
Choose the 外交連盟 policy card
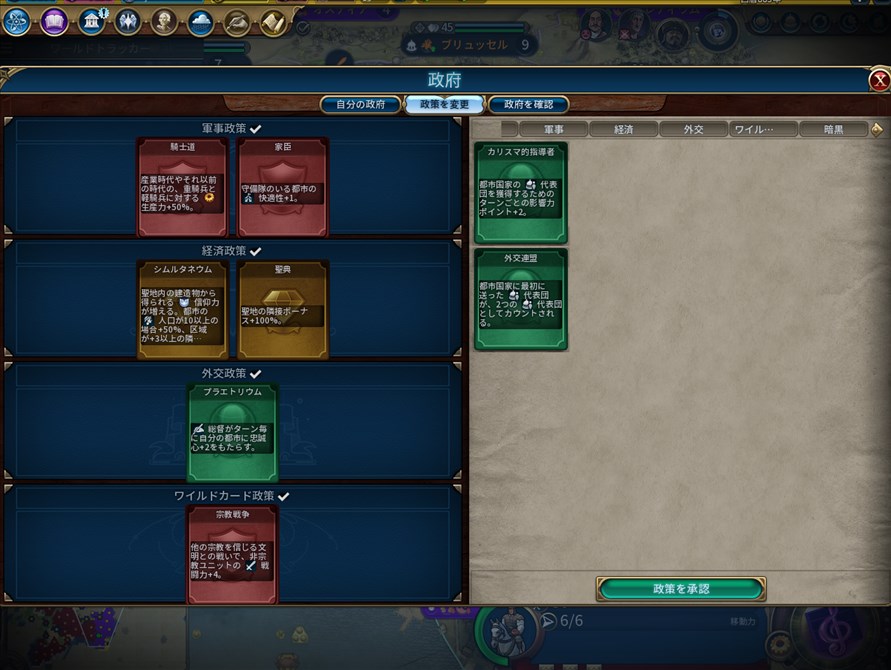pyautogui.click(x=520, y=299)
